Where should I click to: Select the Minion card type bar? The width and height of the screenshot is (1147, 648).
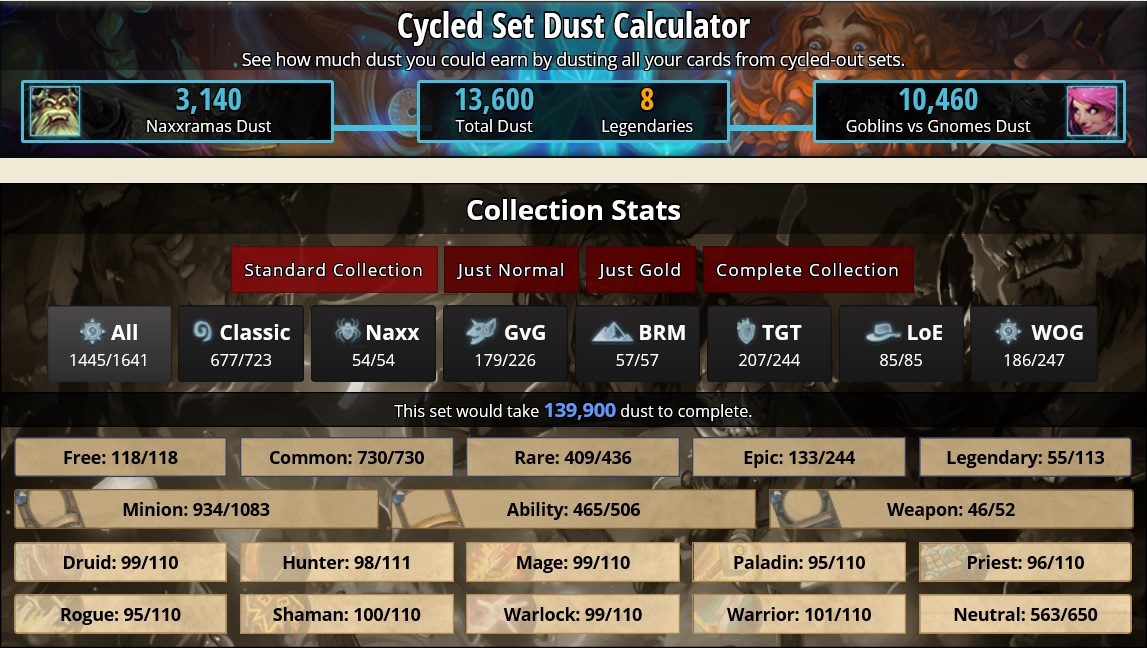[x=197, y=510]
